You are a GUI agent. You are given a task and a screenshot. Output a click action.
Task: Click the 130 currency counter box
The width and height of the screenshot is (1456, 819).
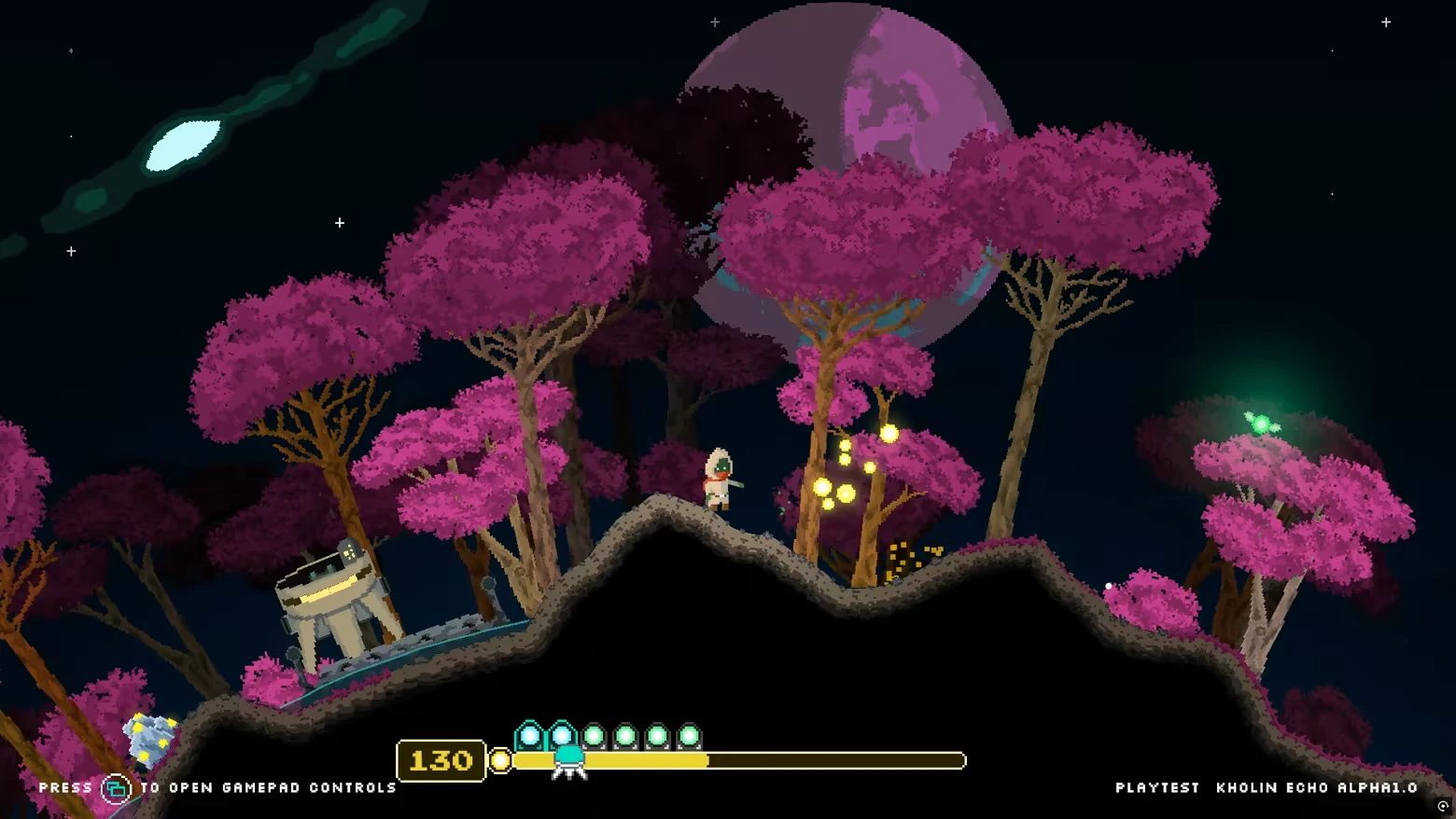[x=441, y=760]
